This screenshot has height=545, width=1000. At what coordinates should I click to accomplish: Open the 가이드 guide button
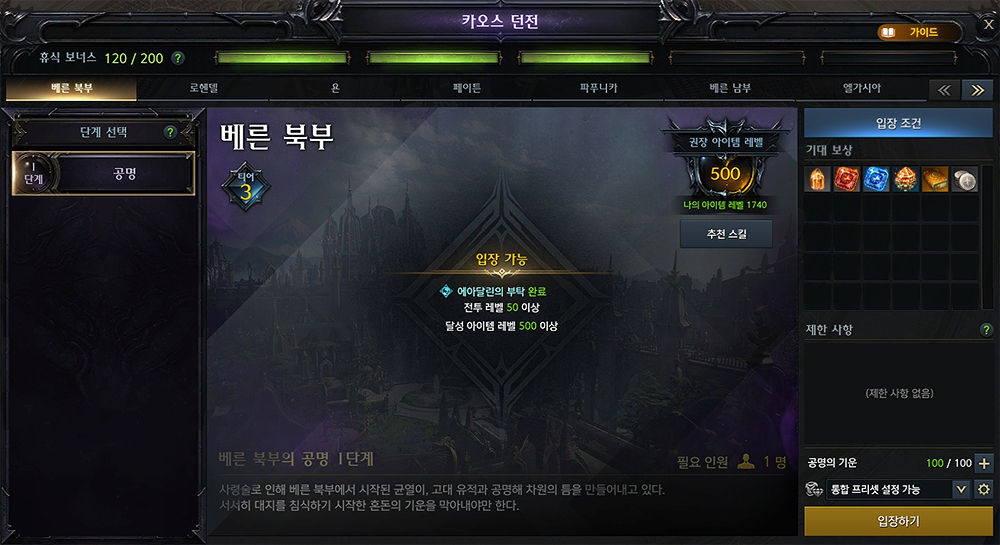[x=912, y=32]
